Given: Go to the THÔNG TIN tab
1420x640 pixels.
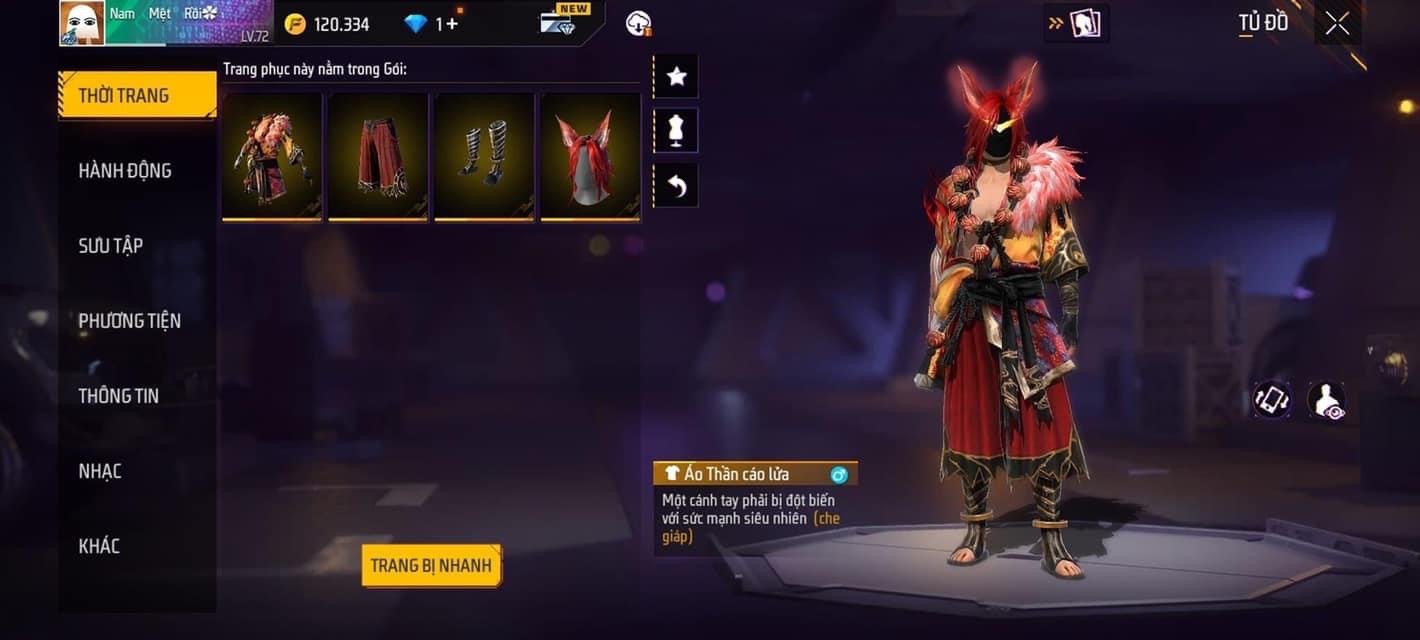Looking at the screenshot, I should coord(119,396).
